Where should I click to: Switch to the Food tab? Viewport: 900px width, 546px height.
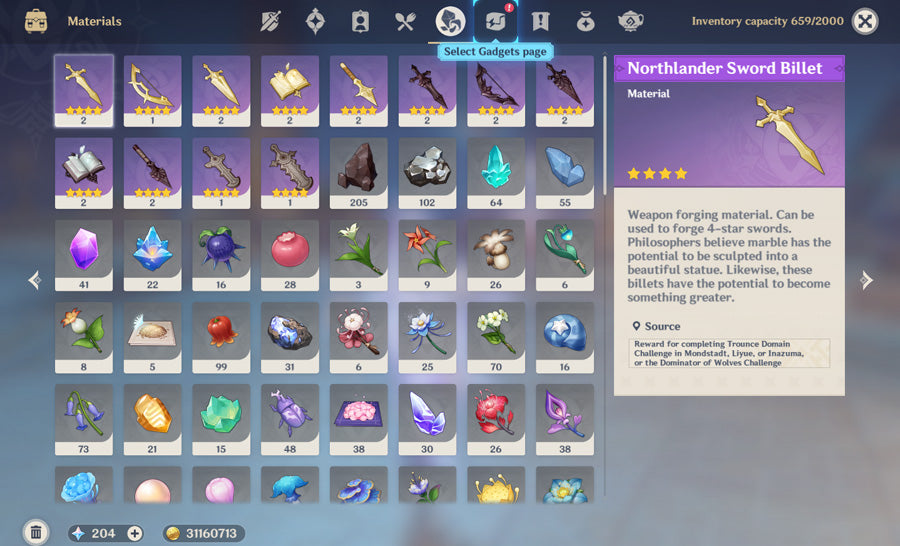405,21
